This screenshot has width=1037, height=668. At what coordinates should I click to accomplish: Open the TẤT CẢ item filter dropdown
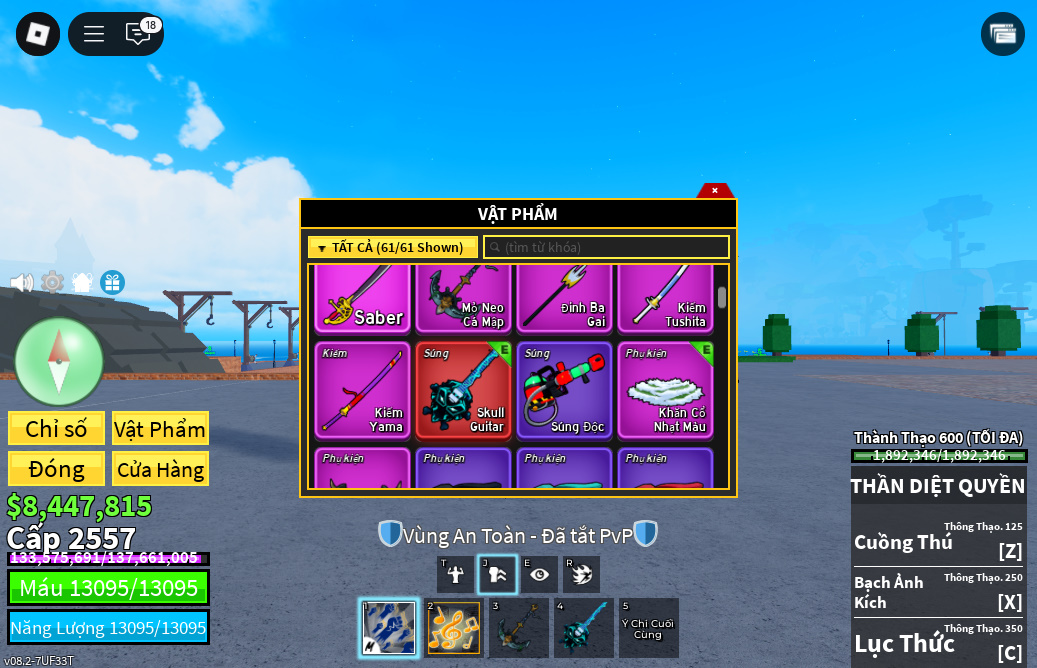pos(393,247)
